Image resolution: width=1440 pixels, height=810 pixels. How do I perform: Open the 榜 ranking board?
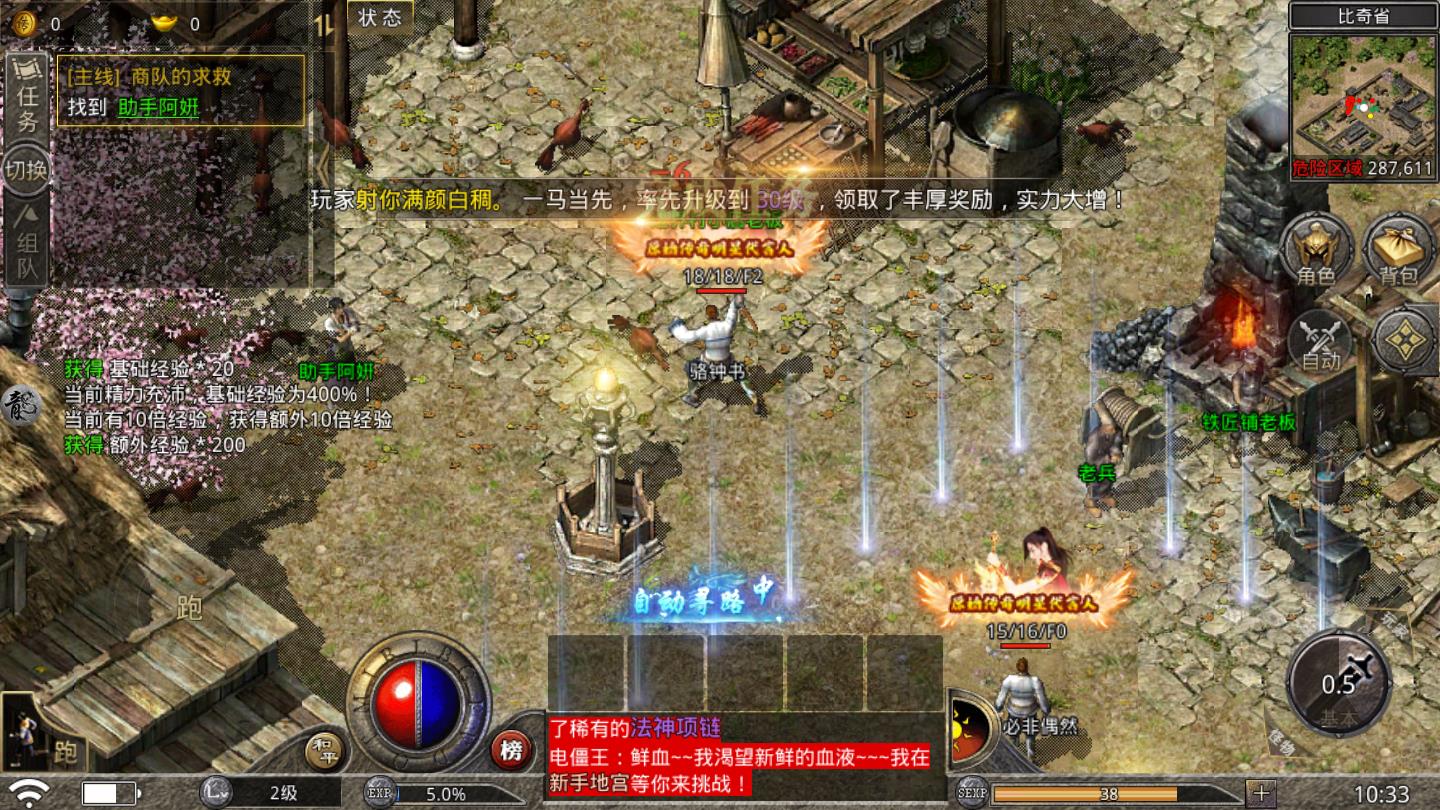[x=511, y=750]
